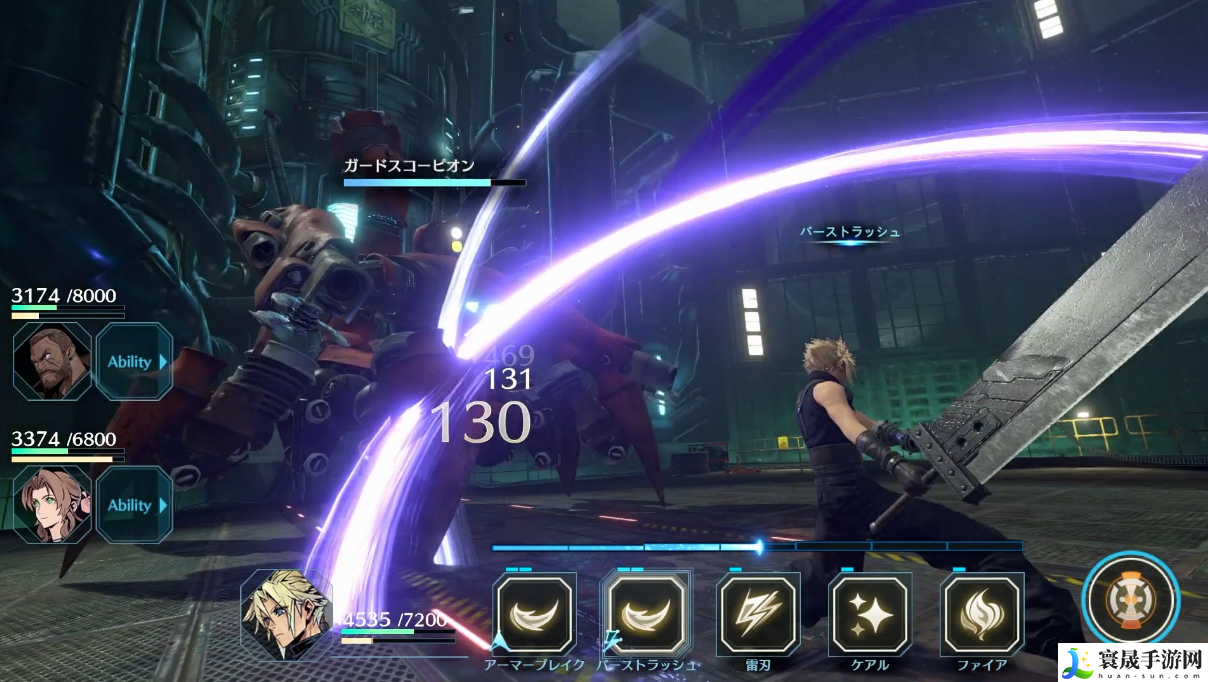Viewport: 1208px width, 682px height.
Task: Select Barret's character portrait
Action: 52,362
